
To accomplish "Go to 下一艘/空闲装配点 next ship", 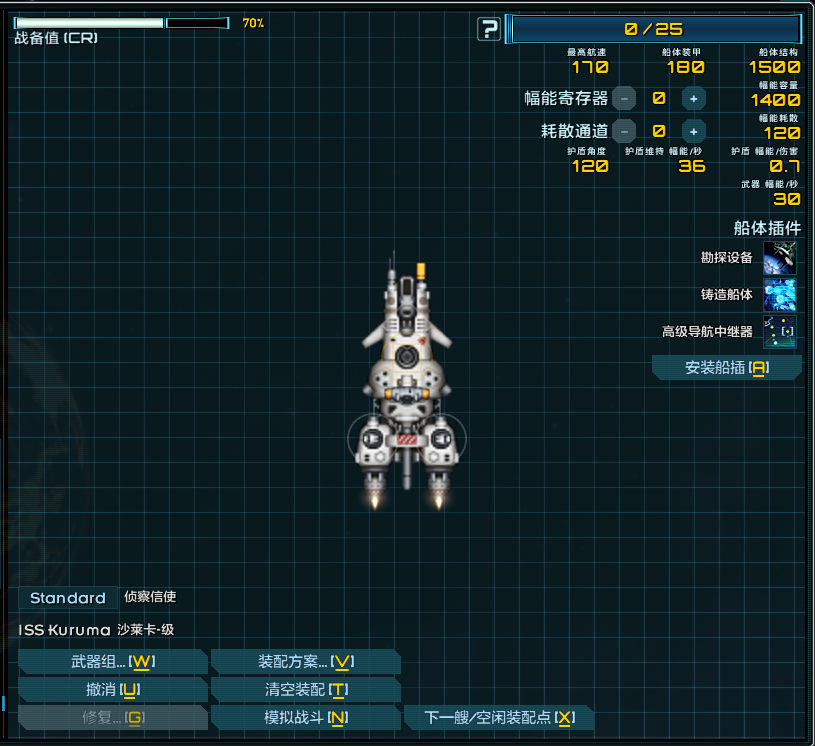I will [x=499, y=718].
